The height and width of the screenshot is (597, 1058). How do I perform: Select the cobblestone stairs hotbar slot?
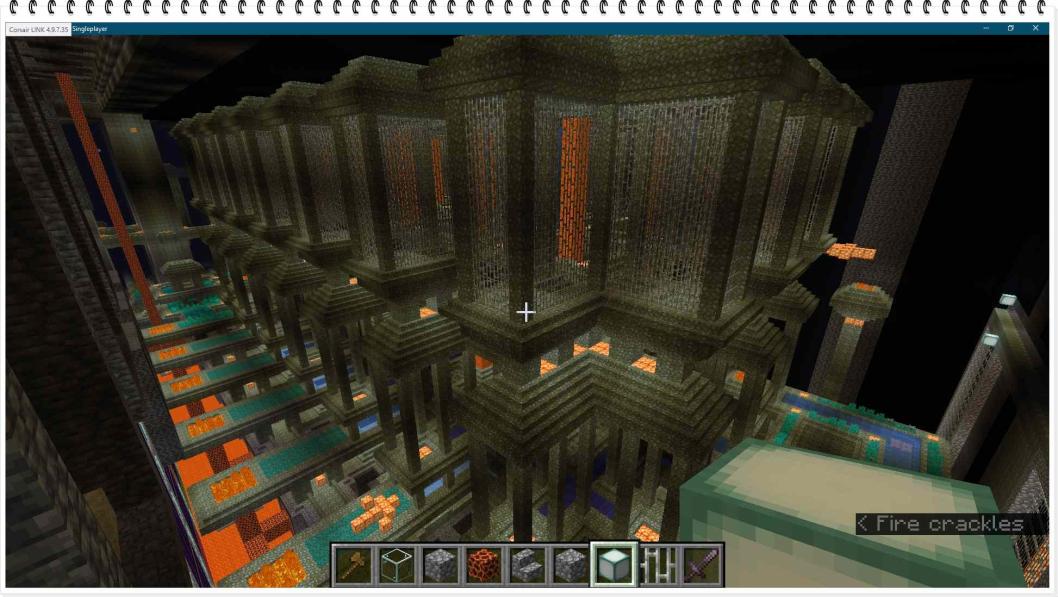(527, 565)
